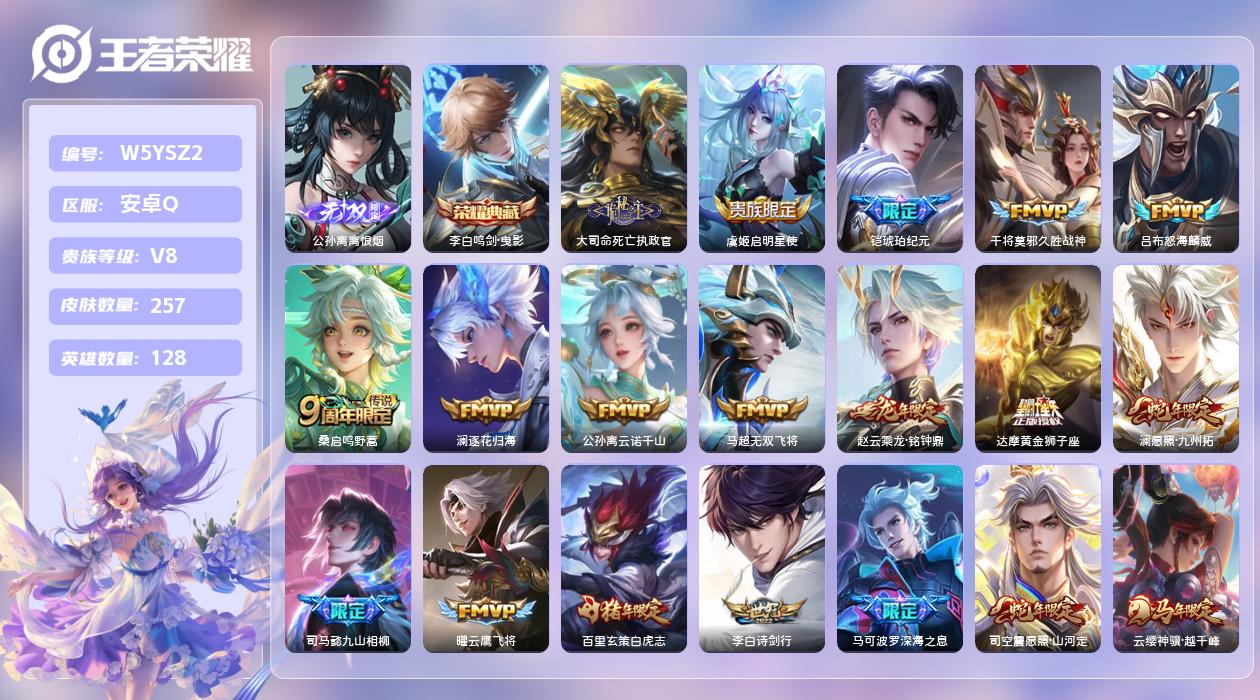1260x700 pixels.
Task: View the 马超无双飞将 skin card
Action: [762, 358]
